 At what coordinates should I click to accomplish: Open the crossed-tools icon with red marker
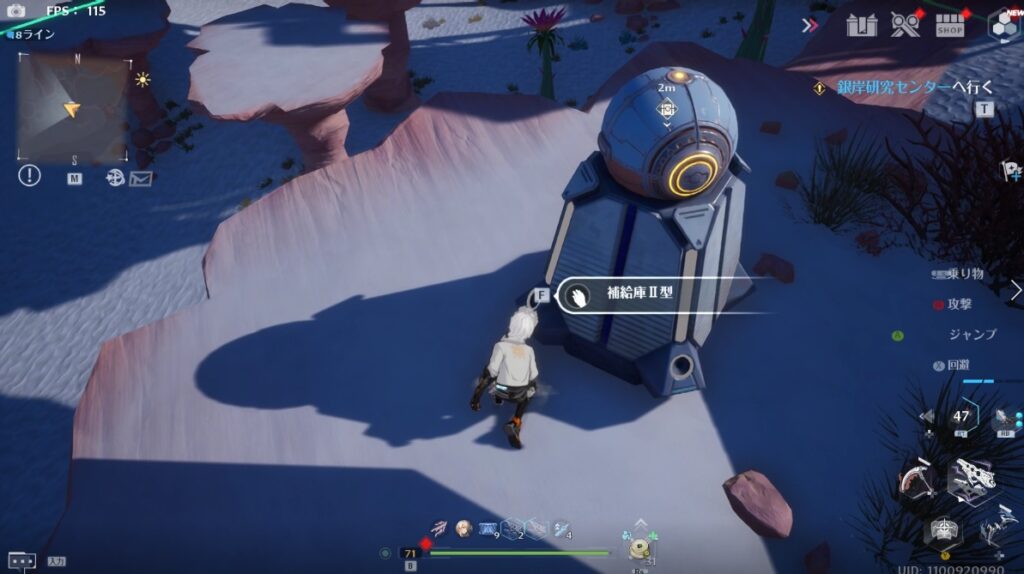(905, 25)
